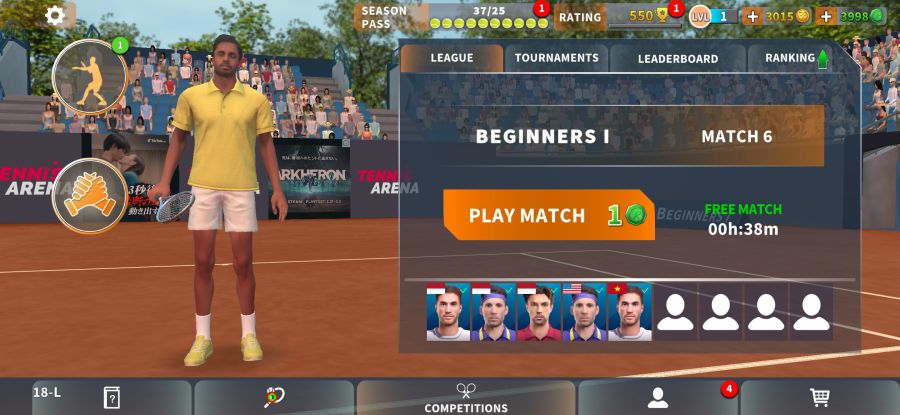Image resolution: width=900 pixels, height=415 pixels.
Task: Open the handshake friends icon
Action: pyautogui.click(x=90, y=195)
